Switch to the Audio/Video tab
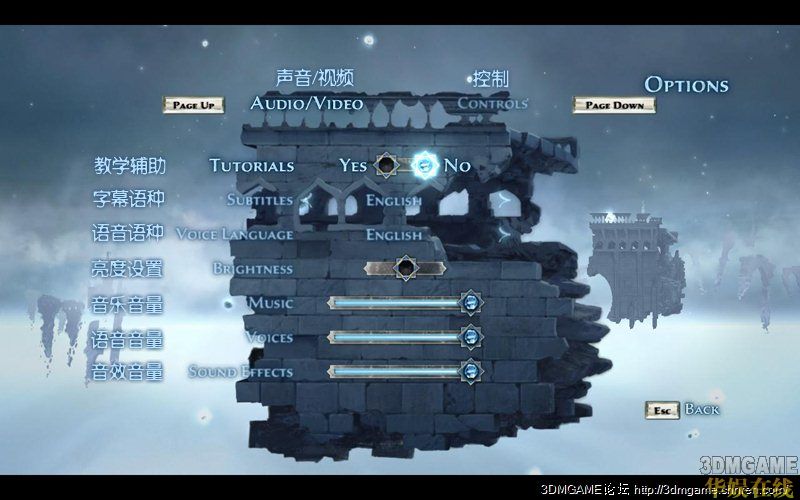800x500 pixels. point(306,103)
